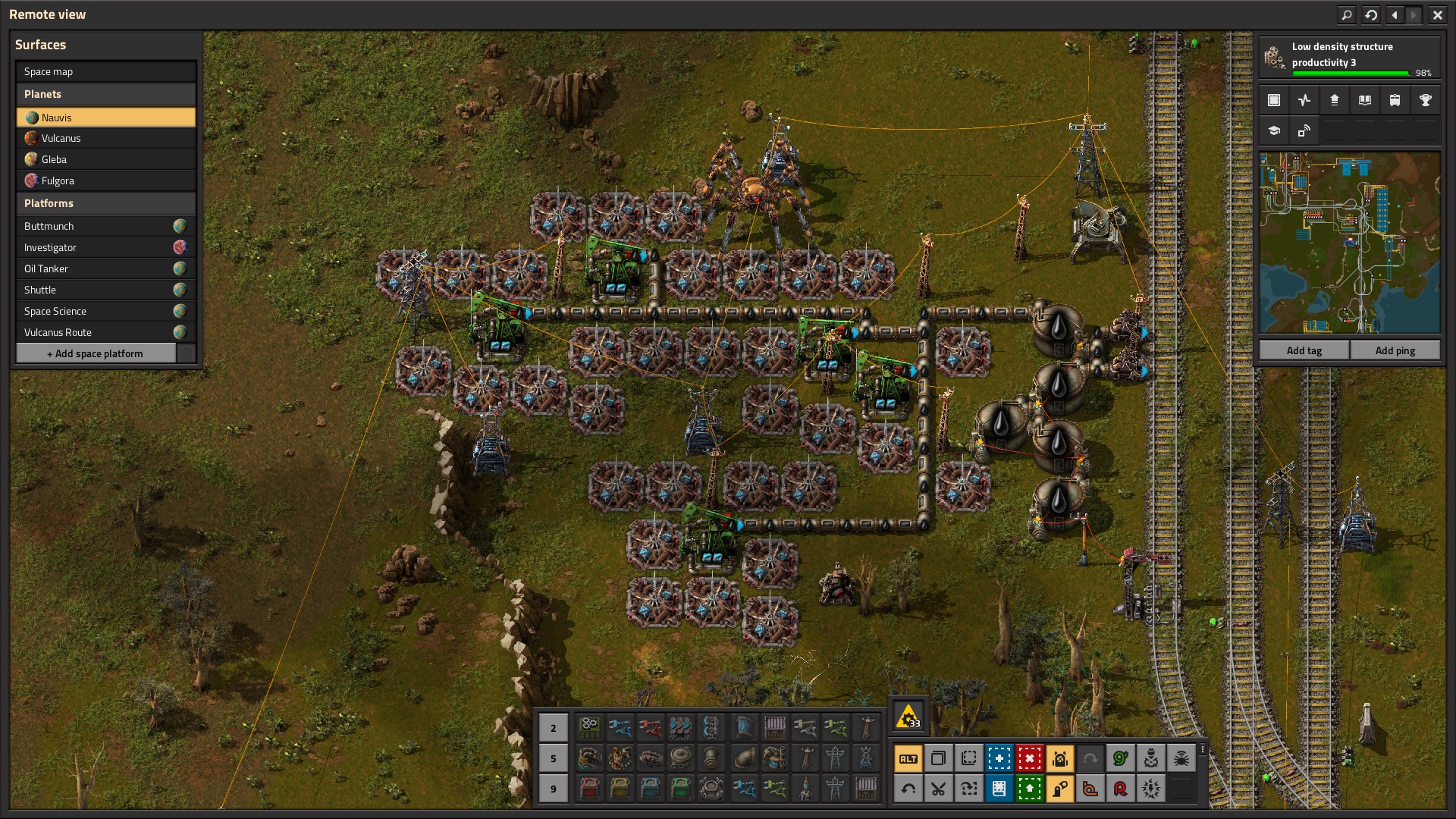Screen dimensions: 1456x819
Task: Open the Space map surface
Action: pos(105,71)
